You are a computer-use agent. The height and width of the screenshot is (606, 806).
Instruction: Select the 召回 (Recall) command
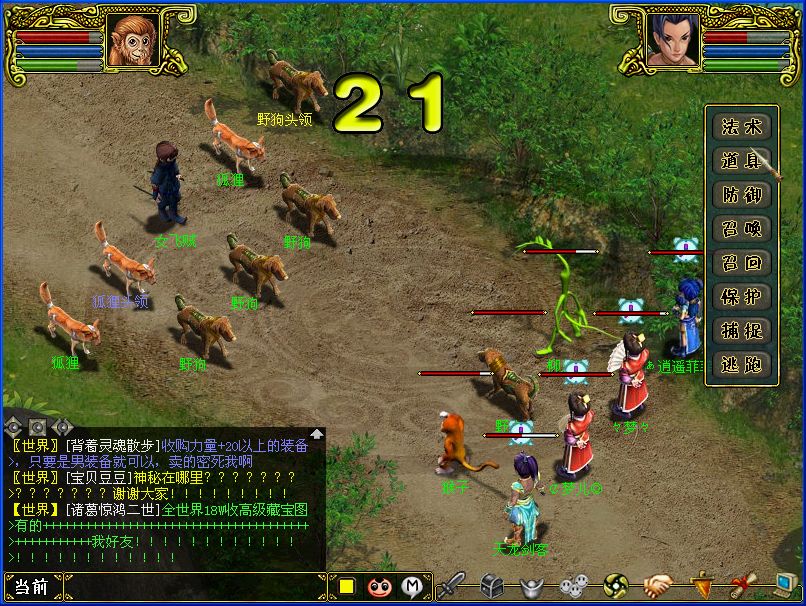[741, 263]
